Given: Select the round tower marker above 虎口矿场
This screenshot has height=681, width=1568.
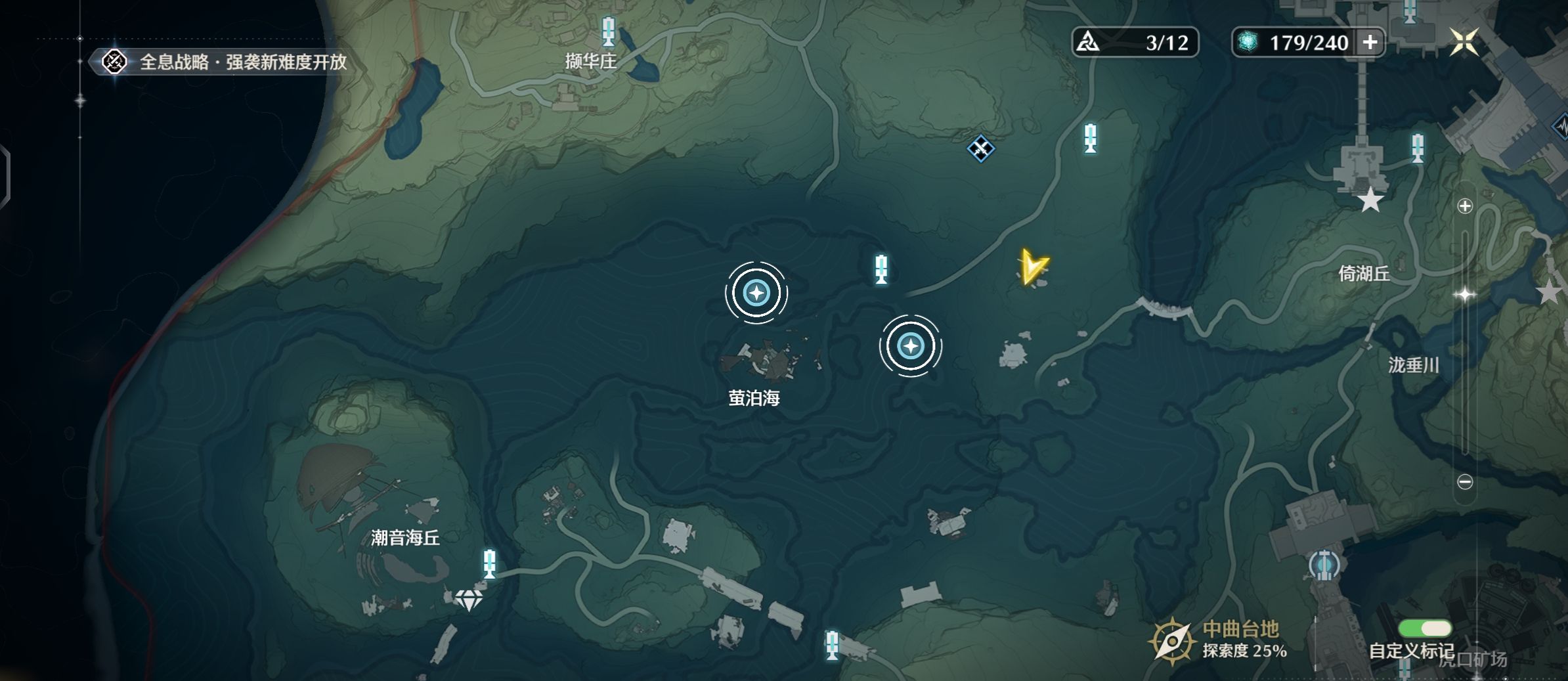Looking at the screenshot, I should click(x=1324, y=565).
